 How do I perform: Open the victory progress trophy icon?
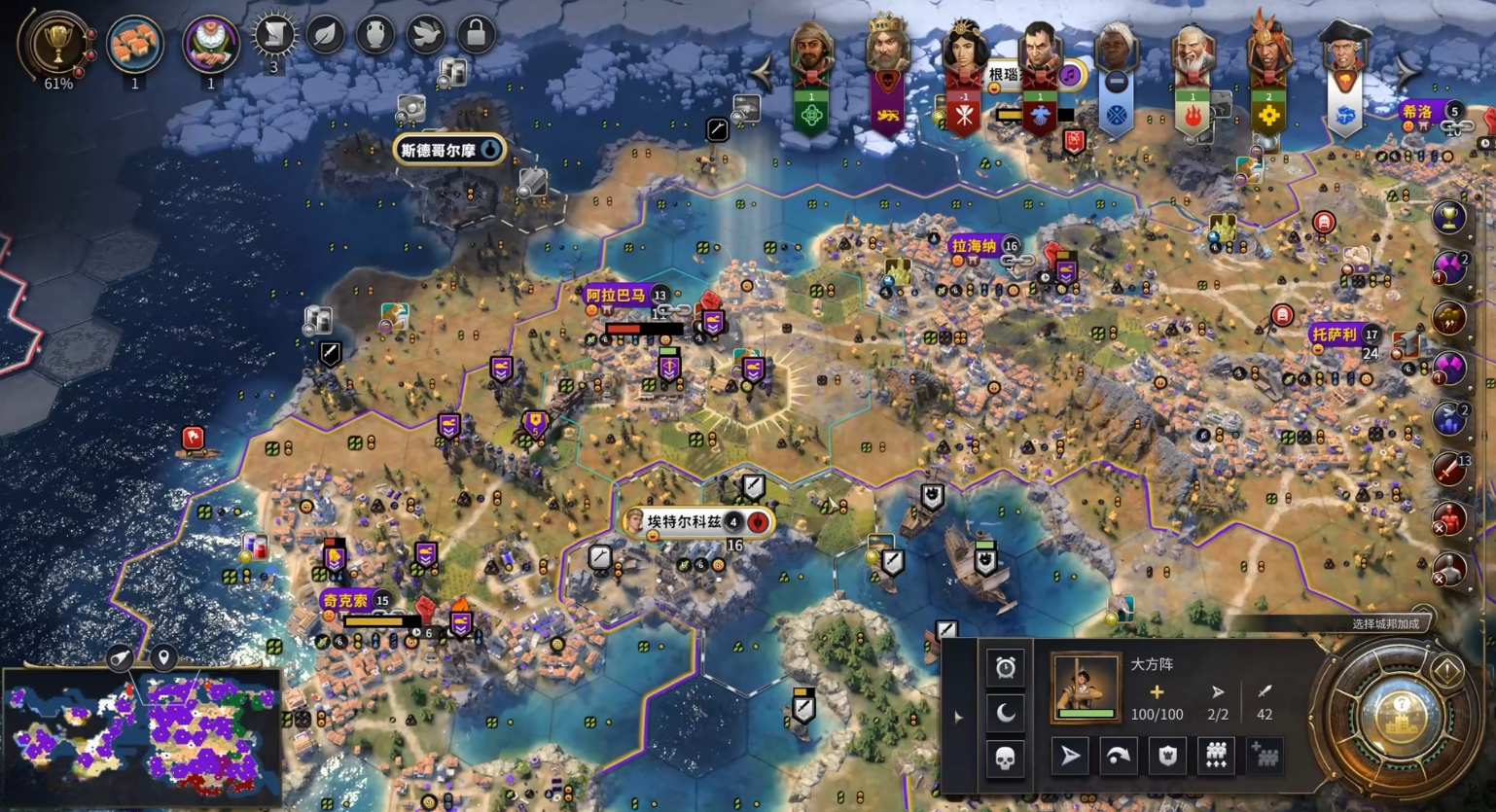pyautogui.click(x=56, y=43)
